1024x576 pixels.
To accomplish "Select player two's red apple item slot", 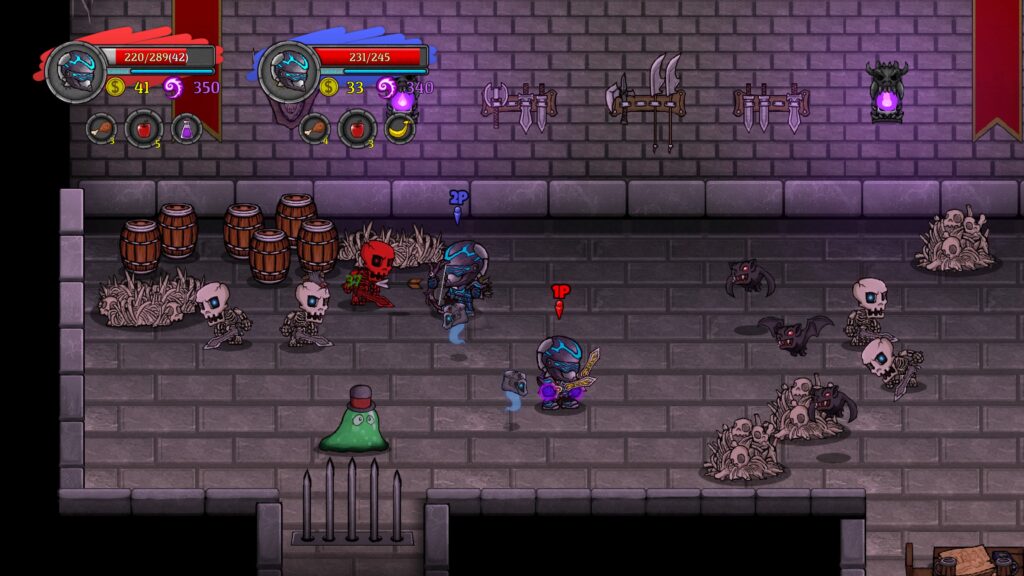I will tap(357, 128).
